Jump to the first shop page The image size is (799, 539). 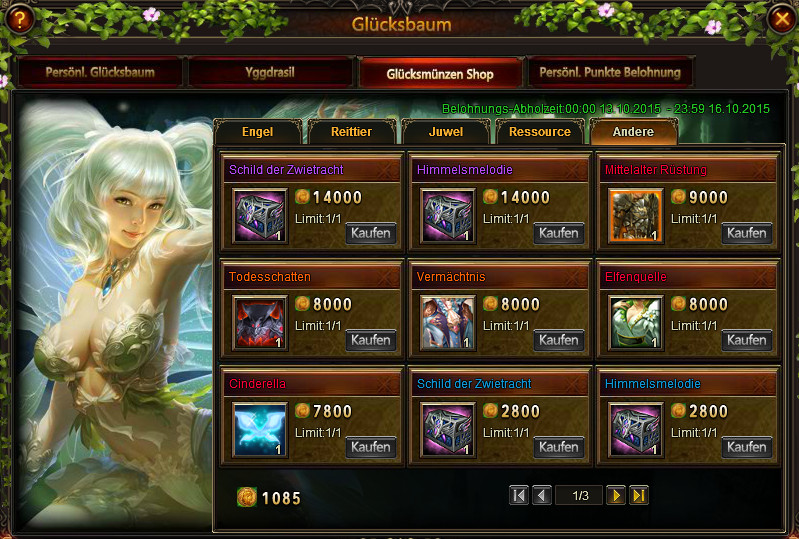[518, 495]
